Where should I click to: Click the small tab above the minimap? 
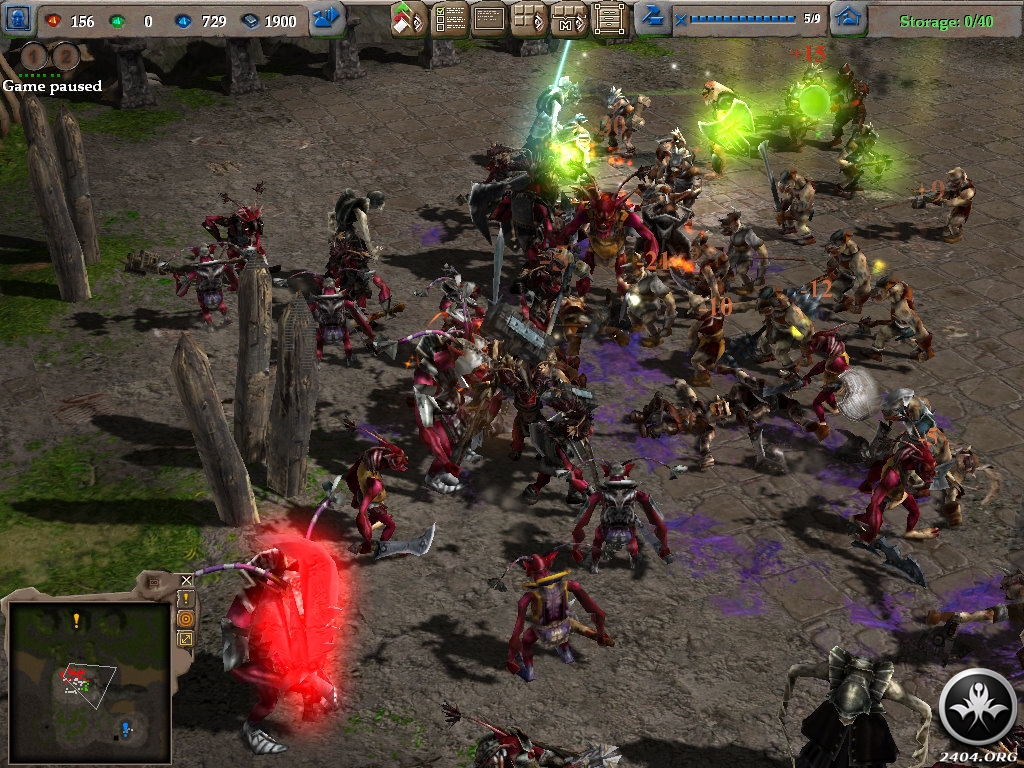(153, 581)
